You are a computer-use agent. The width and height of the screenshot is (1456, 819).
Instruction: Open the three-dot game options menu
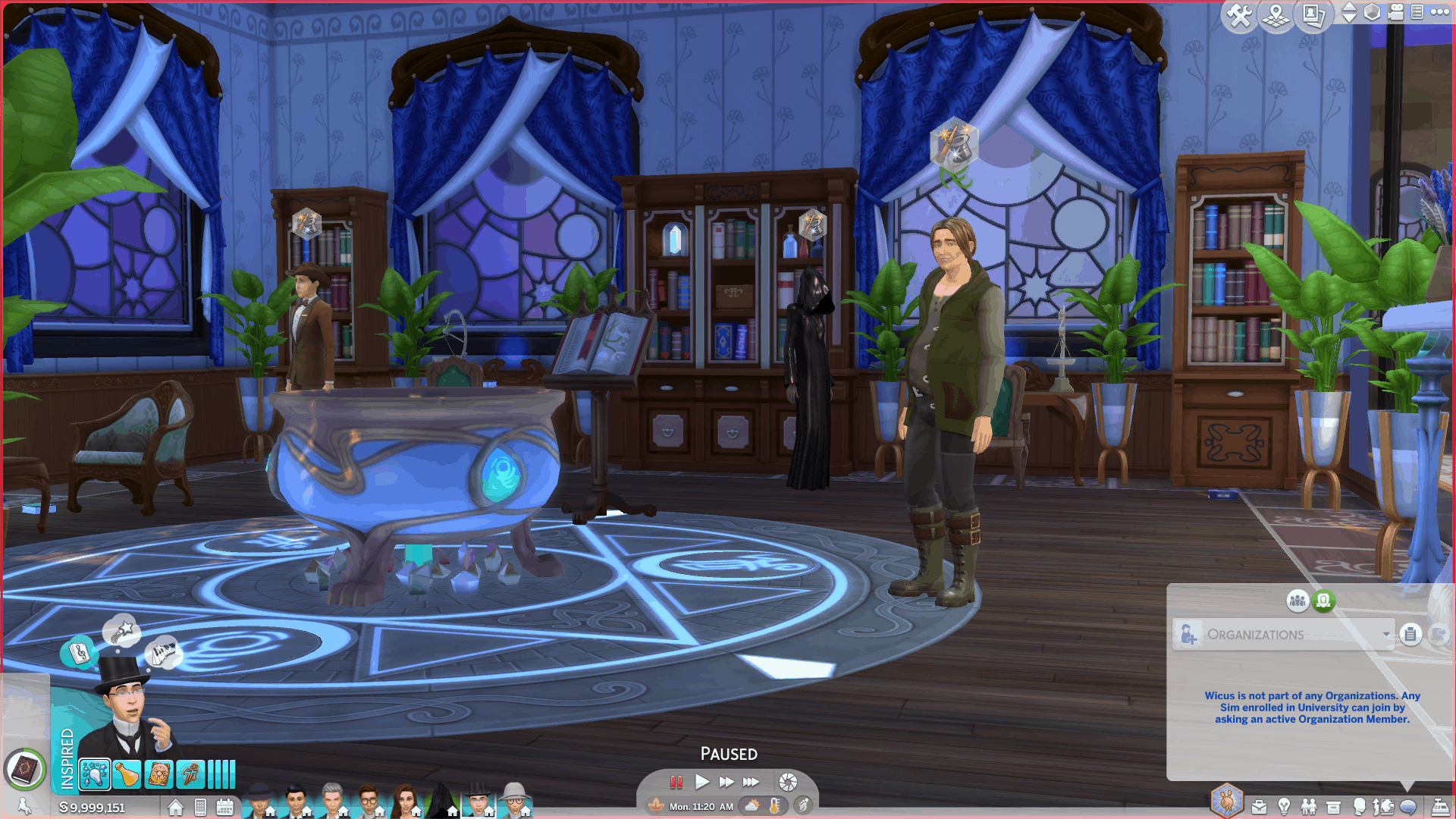click(x=1439, y=12)
